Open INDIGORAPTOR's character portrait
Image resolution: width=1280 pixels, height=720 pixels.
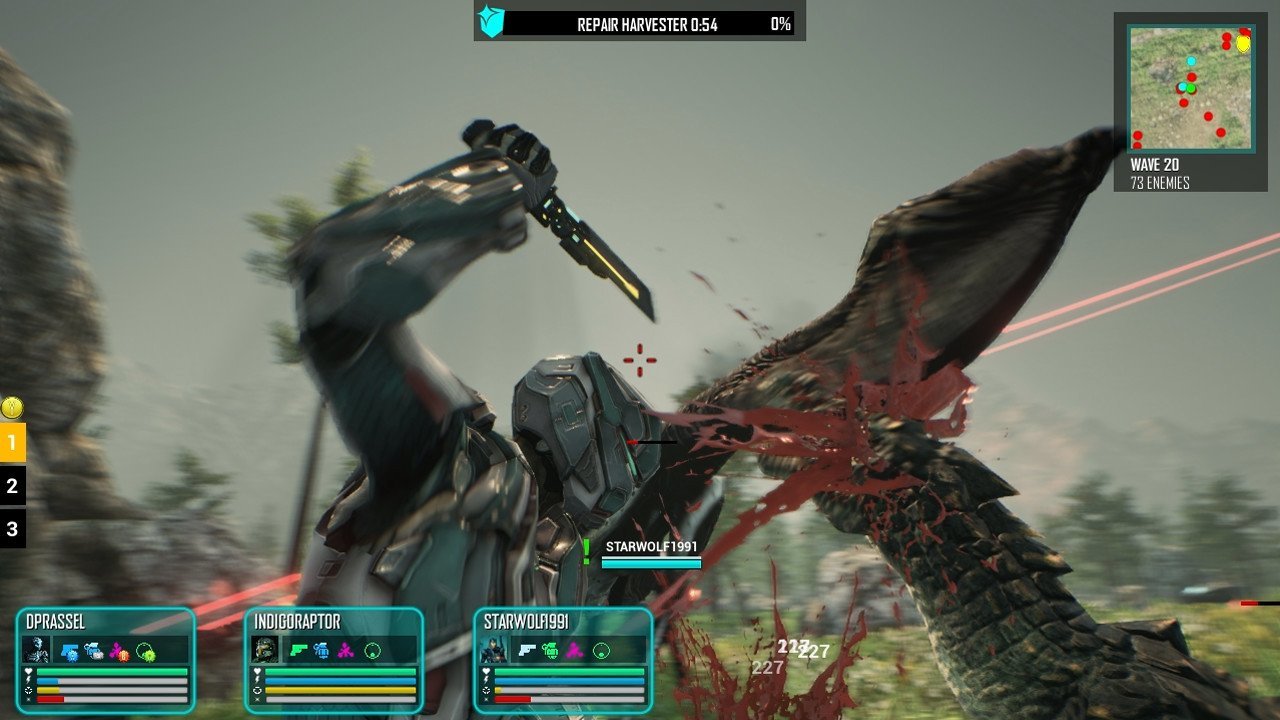(x=265, y=650)
